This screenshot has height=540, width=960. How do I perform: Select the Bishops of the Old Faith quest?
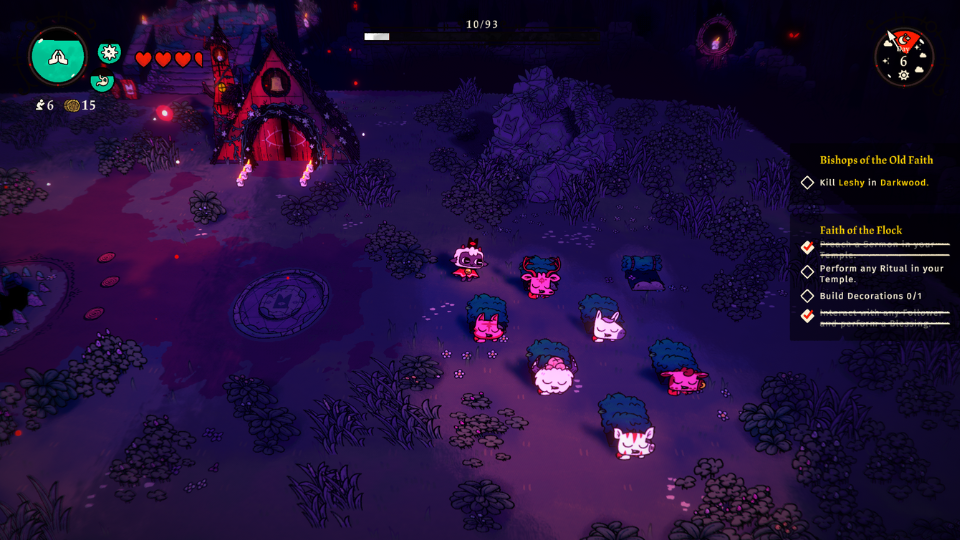pos(876,160)
